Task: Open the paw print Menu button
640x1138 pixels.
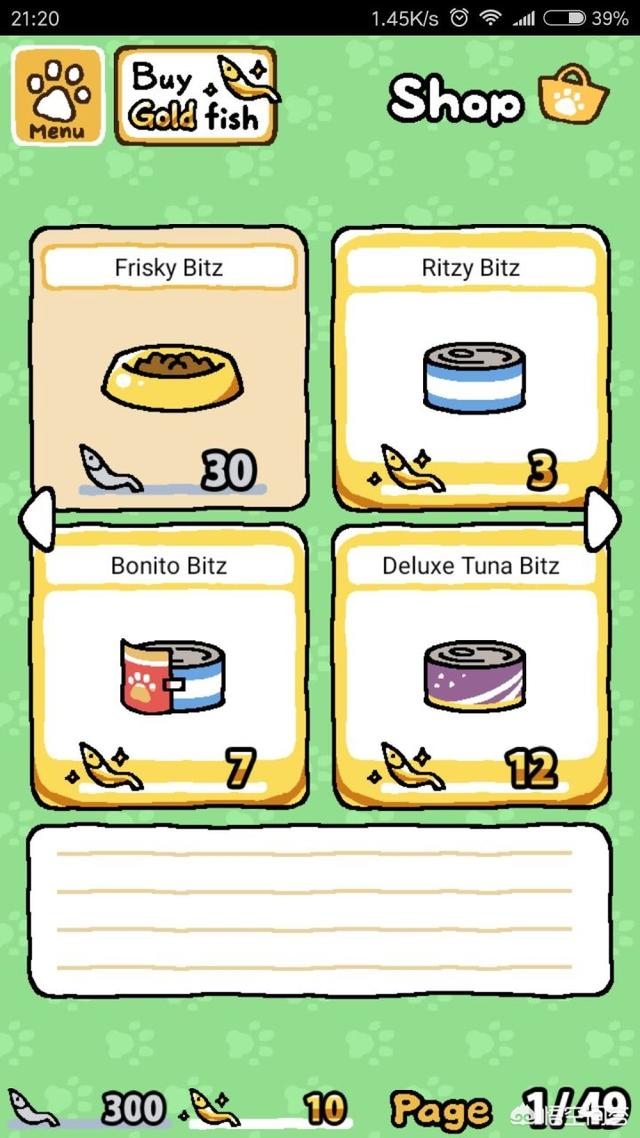Action: pyautogui.click(x=57, y=96)
